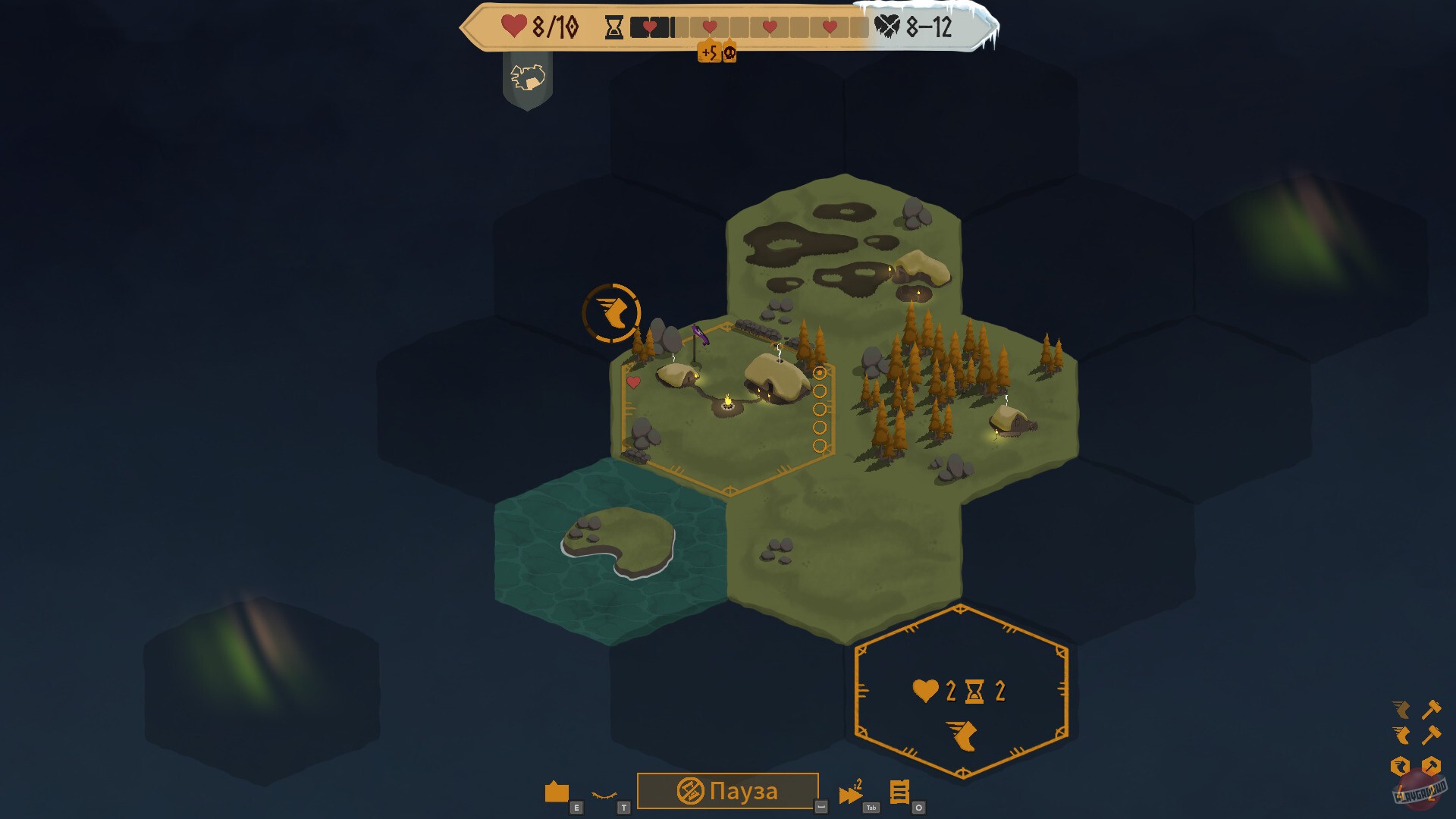Toggle the circular boot marker over the village hex
1456x819 pixels.
pyautogui.click(x=613, y=313)
